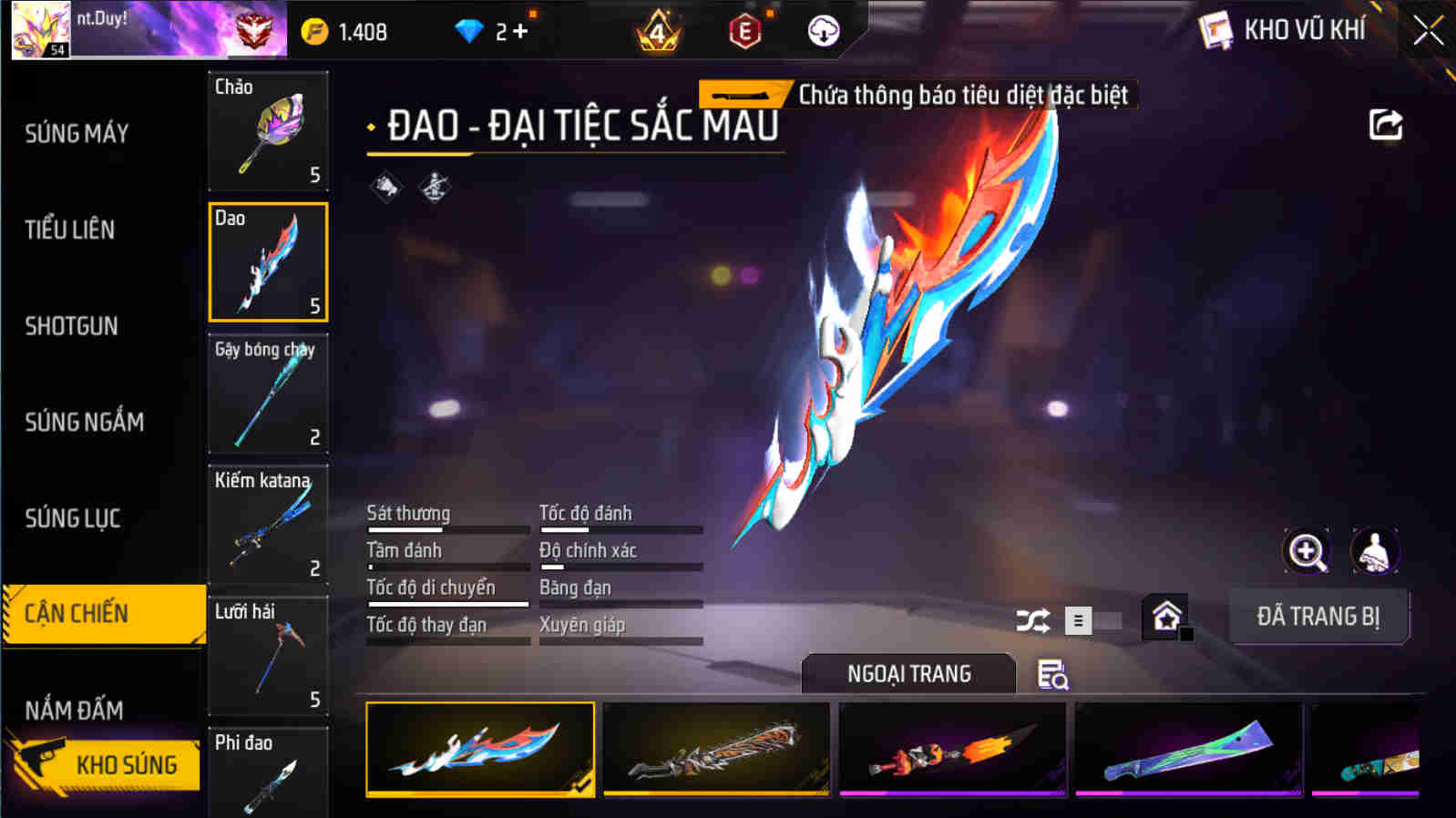The image size is (1456, 818).
Task: Select the SHOTGUN weapon category
Action: coord(73,326)
